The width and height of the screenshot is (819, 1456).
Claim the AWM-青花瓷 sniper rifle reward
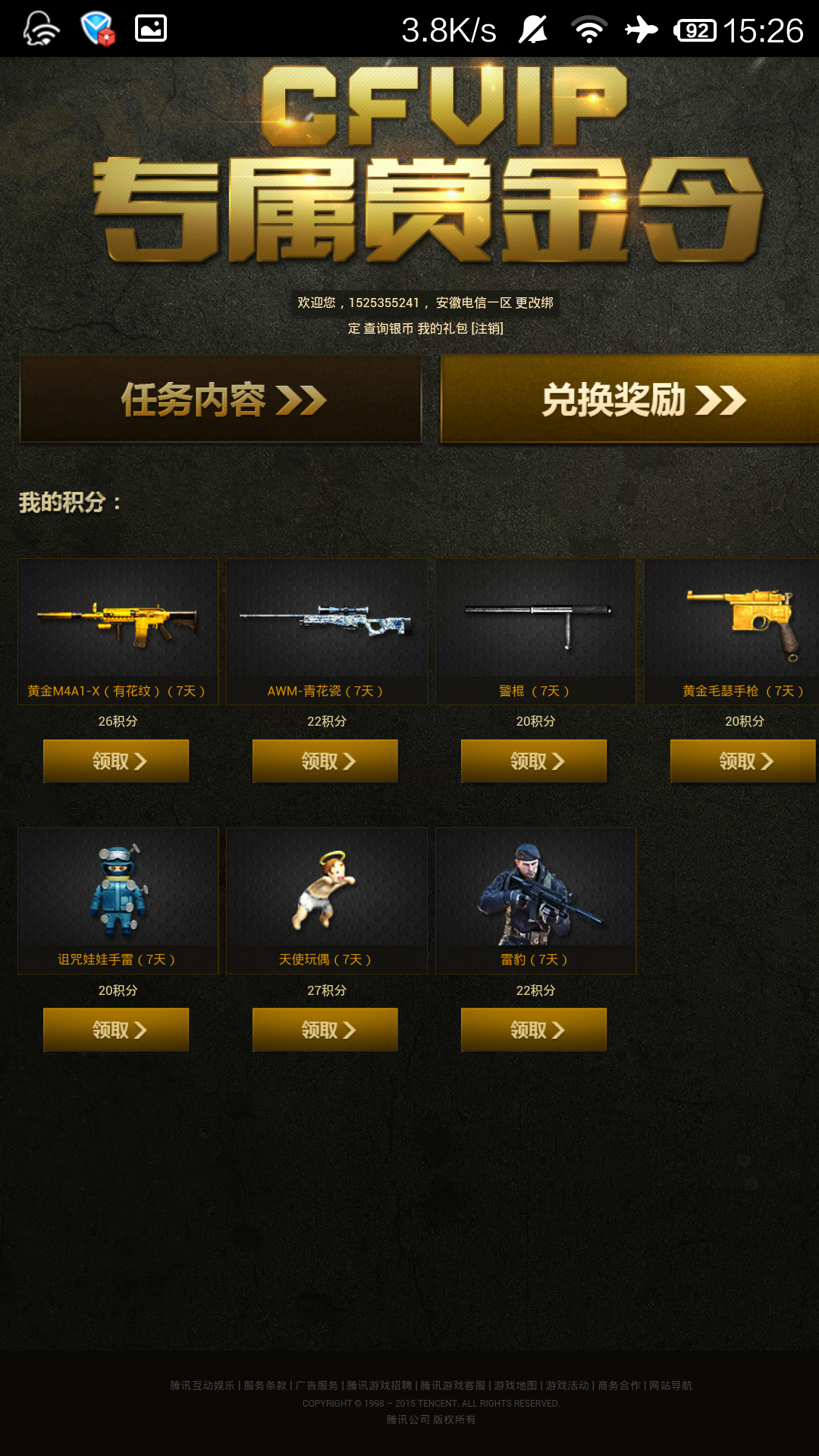[x=325, y=761]
